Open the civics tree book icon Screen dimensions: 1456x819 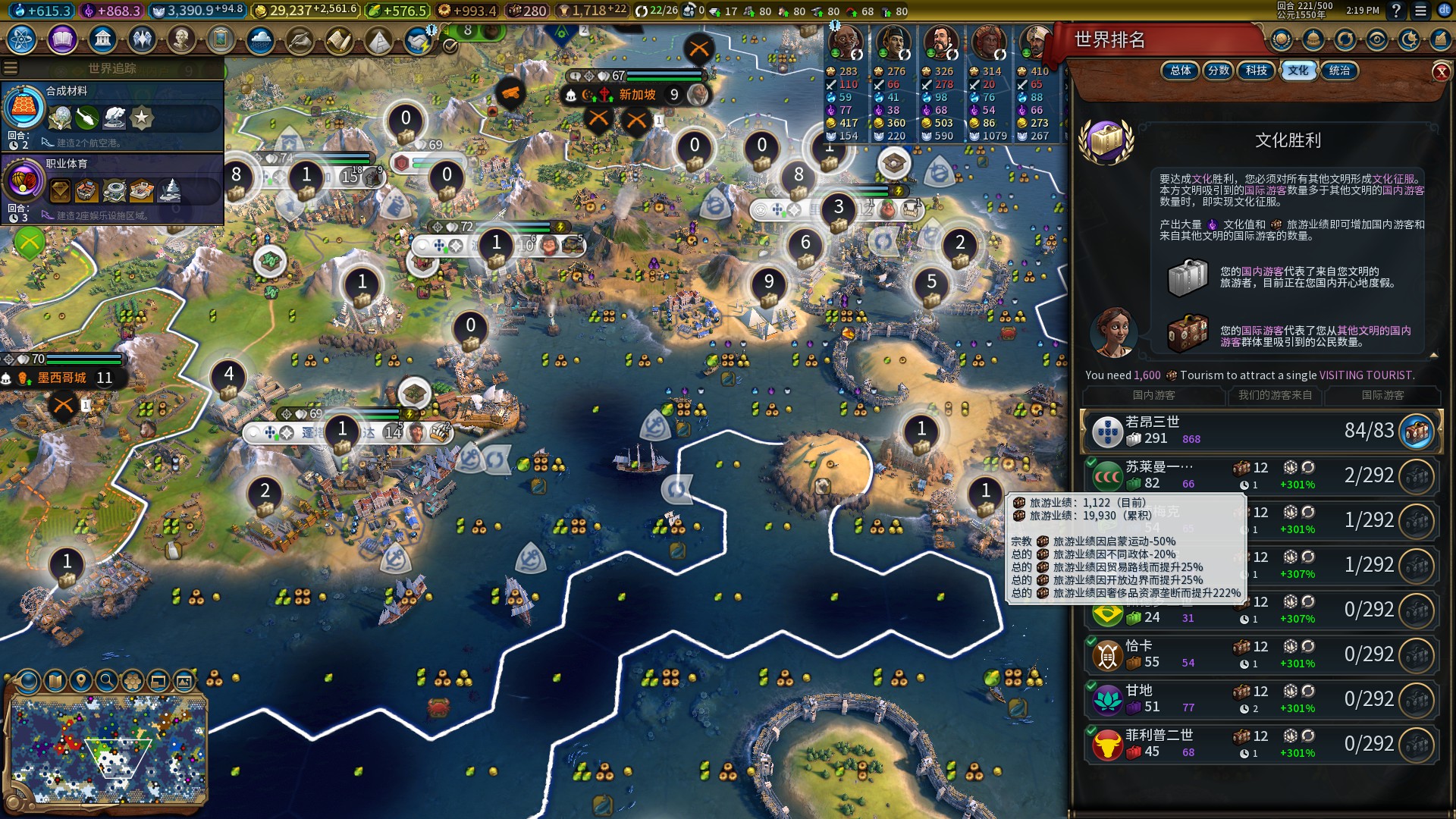pos(62,39)
